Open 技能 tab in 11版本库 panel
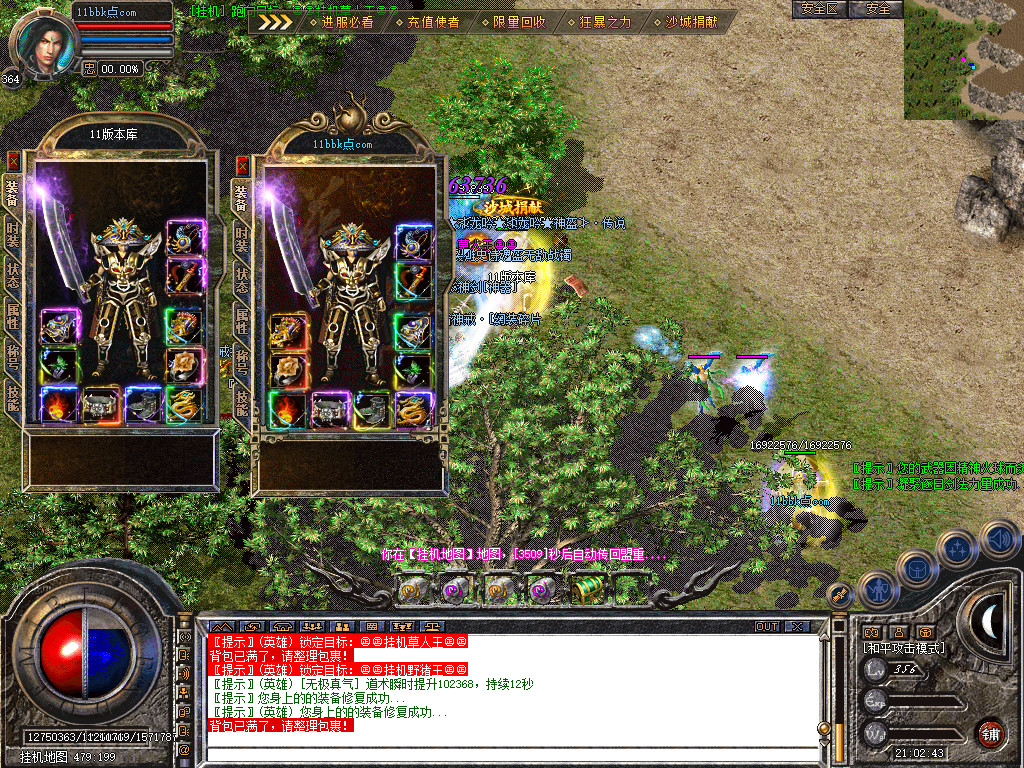 click(13, 398)
